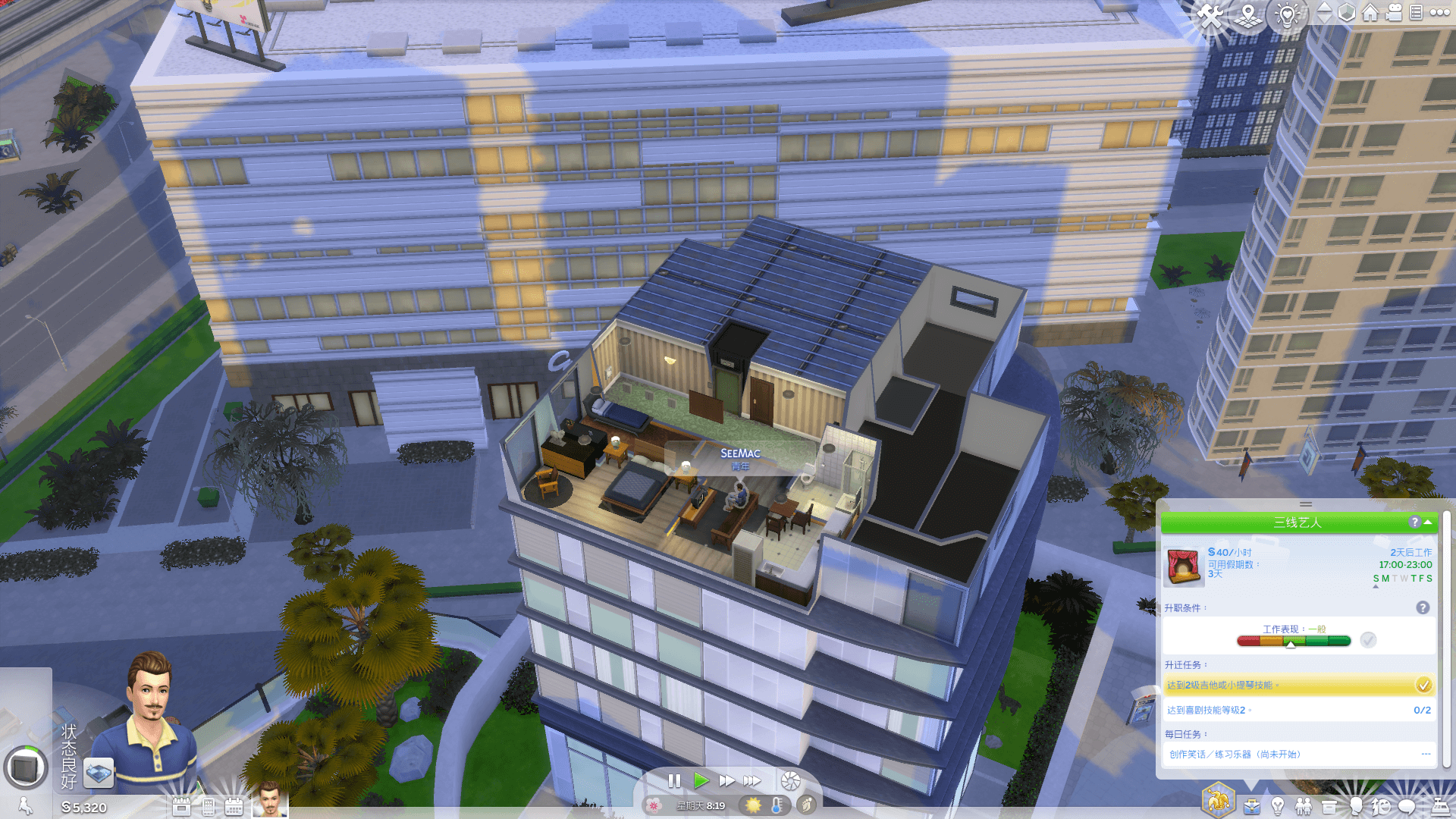
Task: Collapse the career panel with the arrow
Action: (1429, 522)
